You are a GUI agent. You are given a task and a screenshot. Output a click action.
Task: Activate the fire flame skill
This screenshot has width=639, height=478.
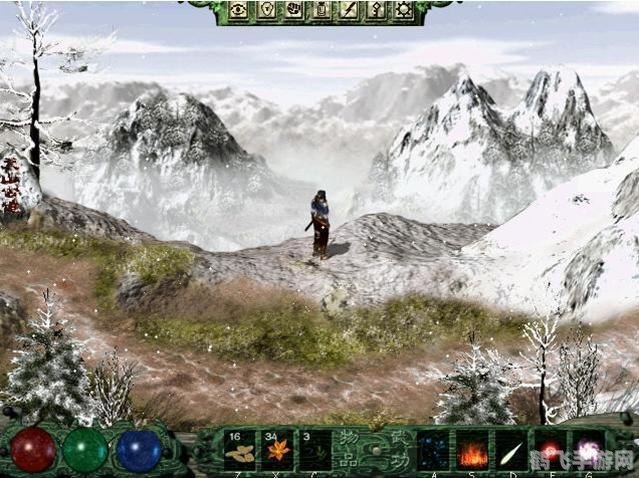[x=472, y=449]
